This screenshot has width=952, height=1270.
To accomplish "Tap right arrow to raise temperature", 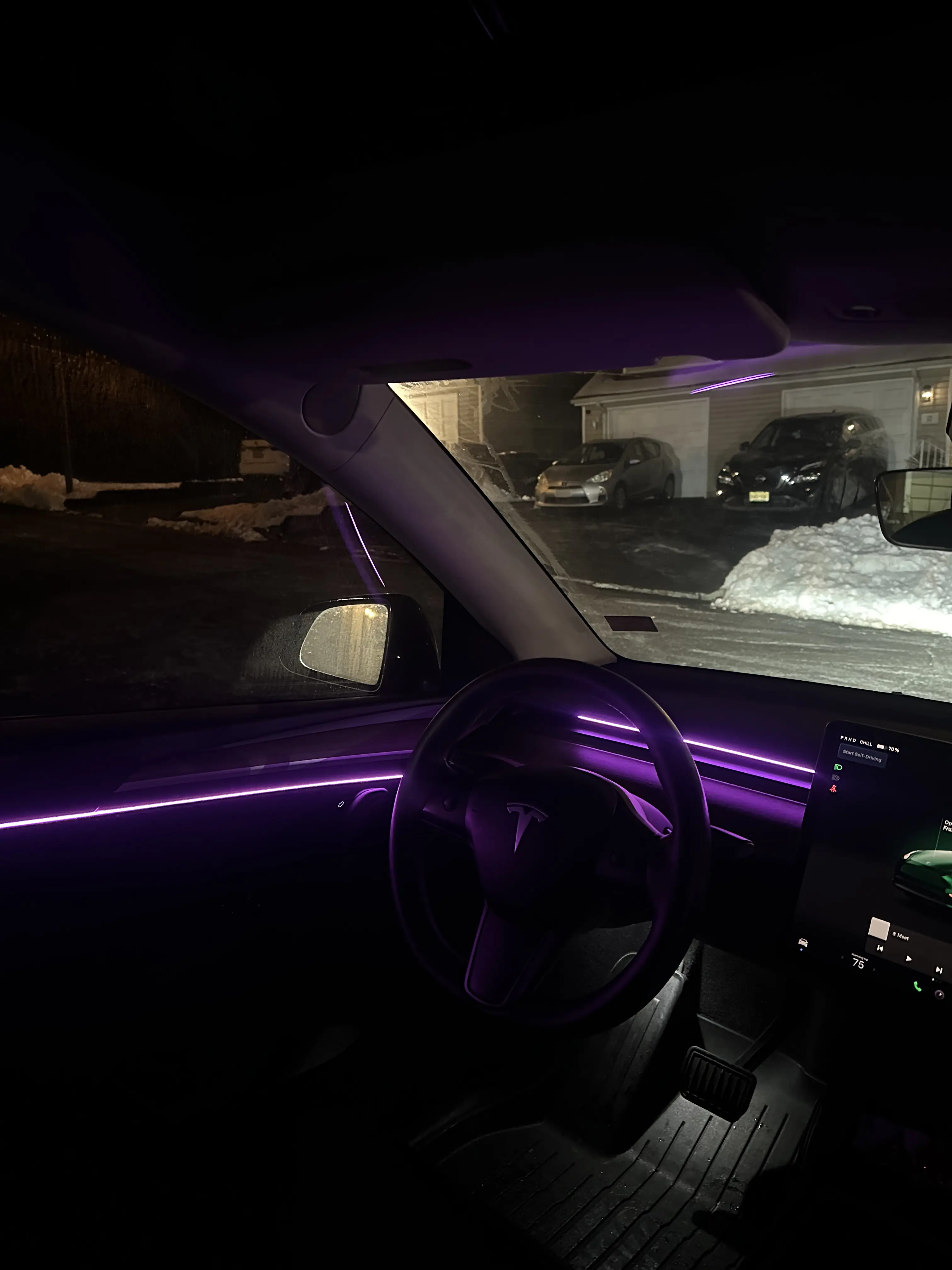I will point(875,970).
